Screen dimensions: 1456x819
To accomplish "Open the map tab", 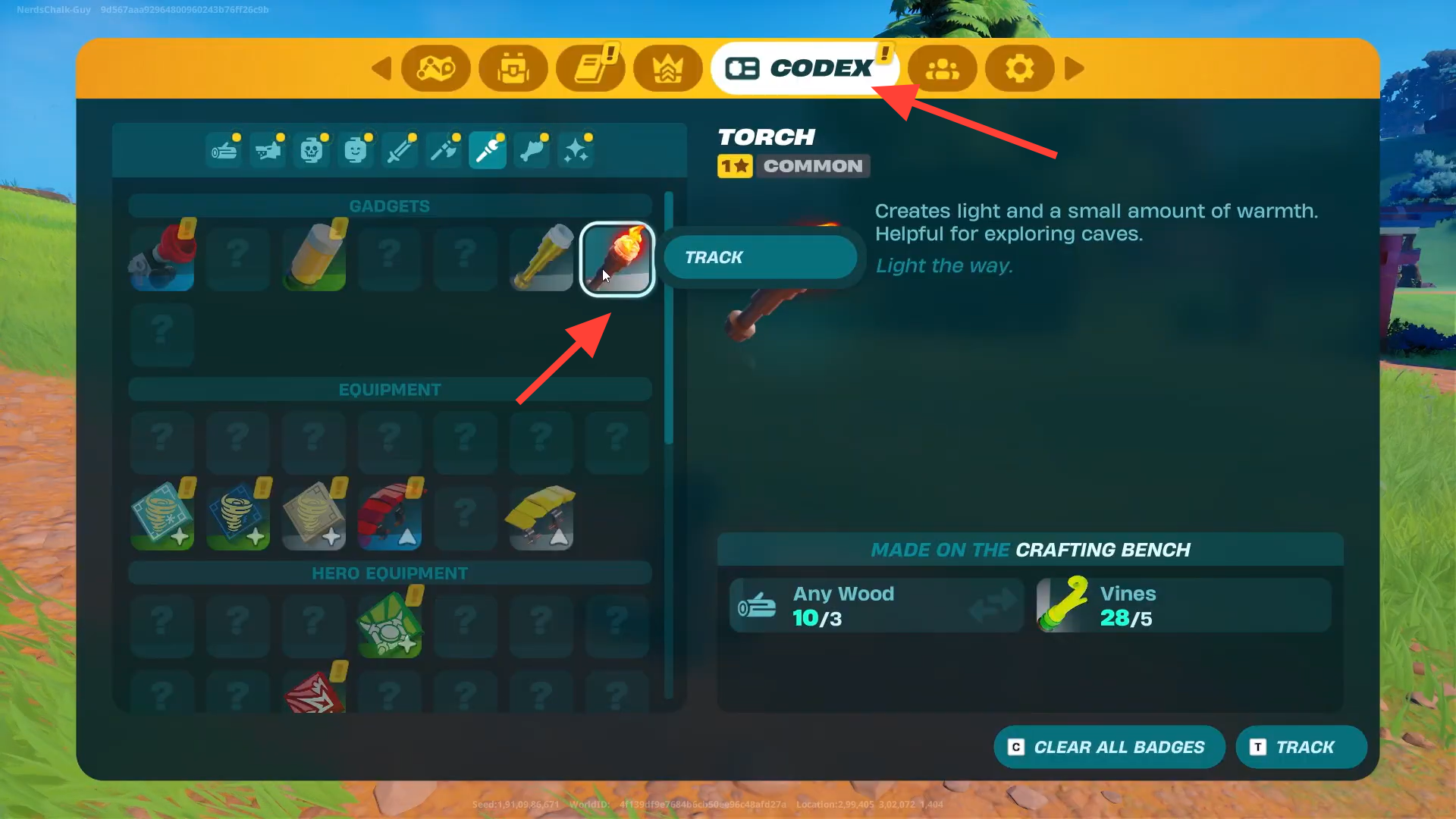I will (435, 68).
